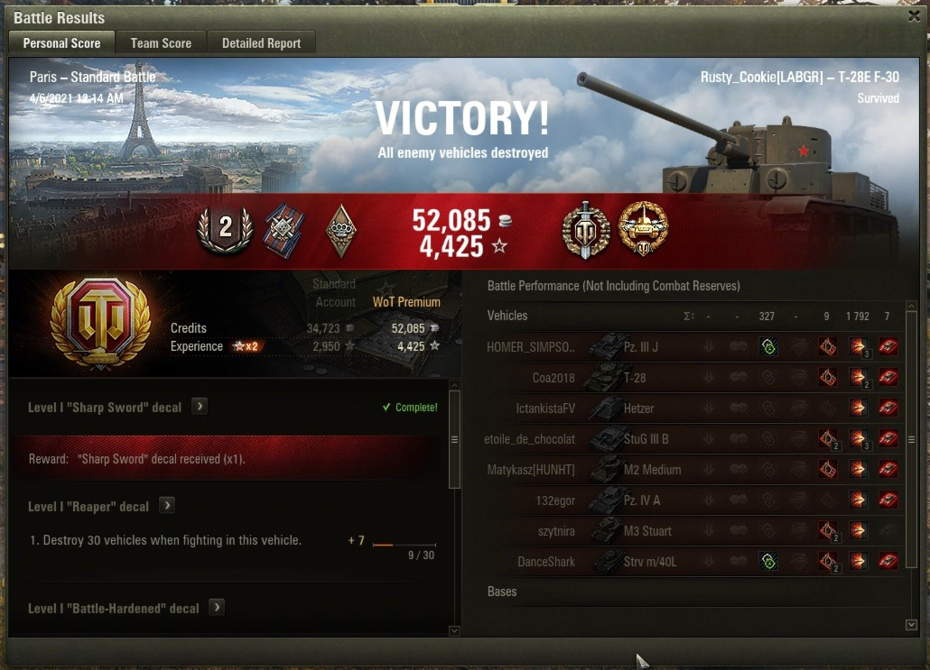Click the Mastery Badge medal with the 2
The height and width of the screenshot is (670, 930).
226,230
